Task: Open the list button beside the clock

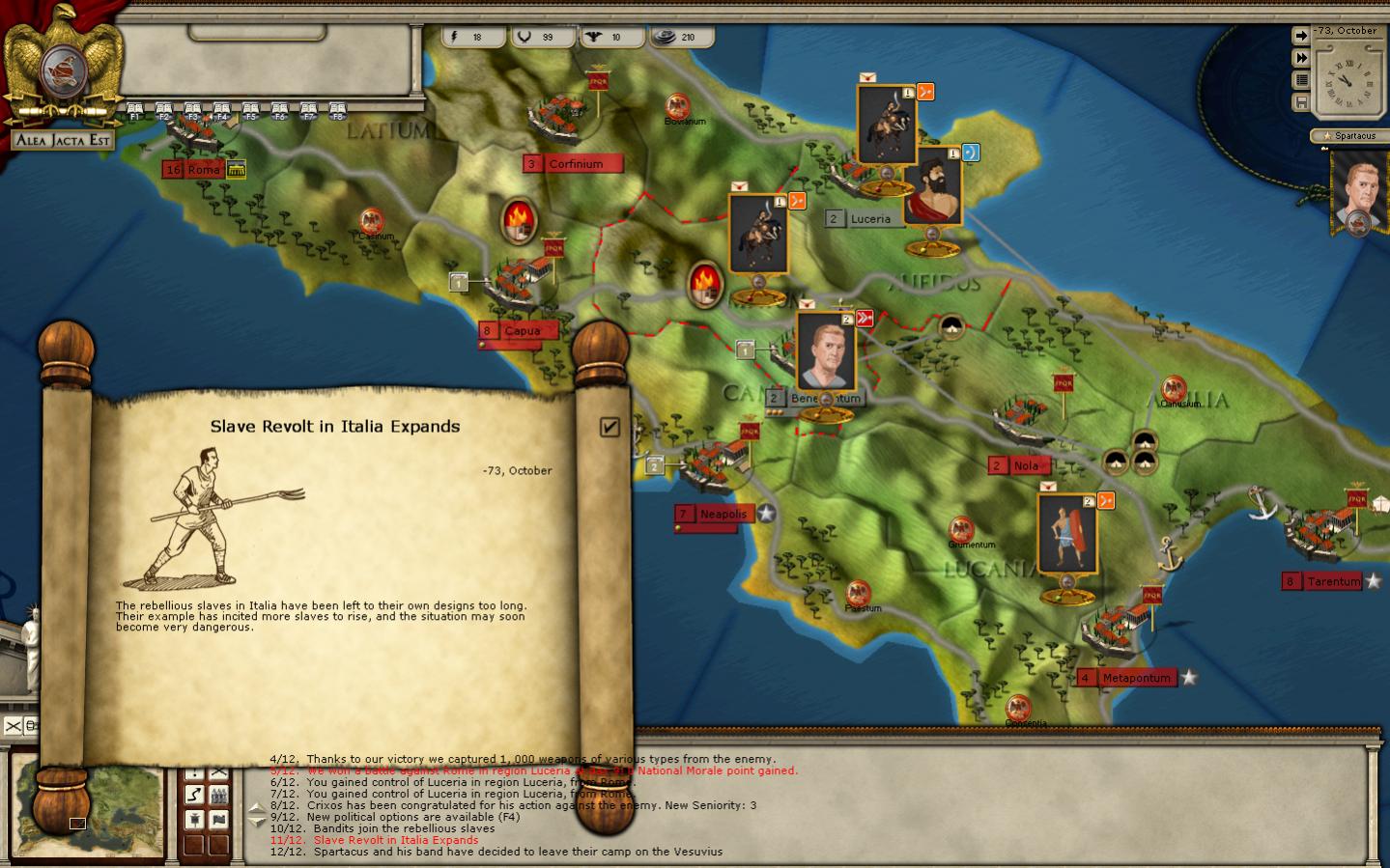Action: [x=1301, y=80]
